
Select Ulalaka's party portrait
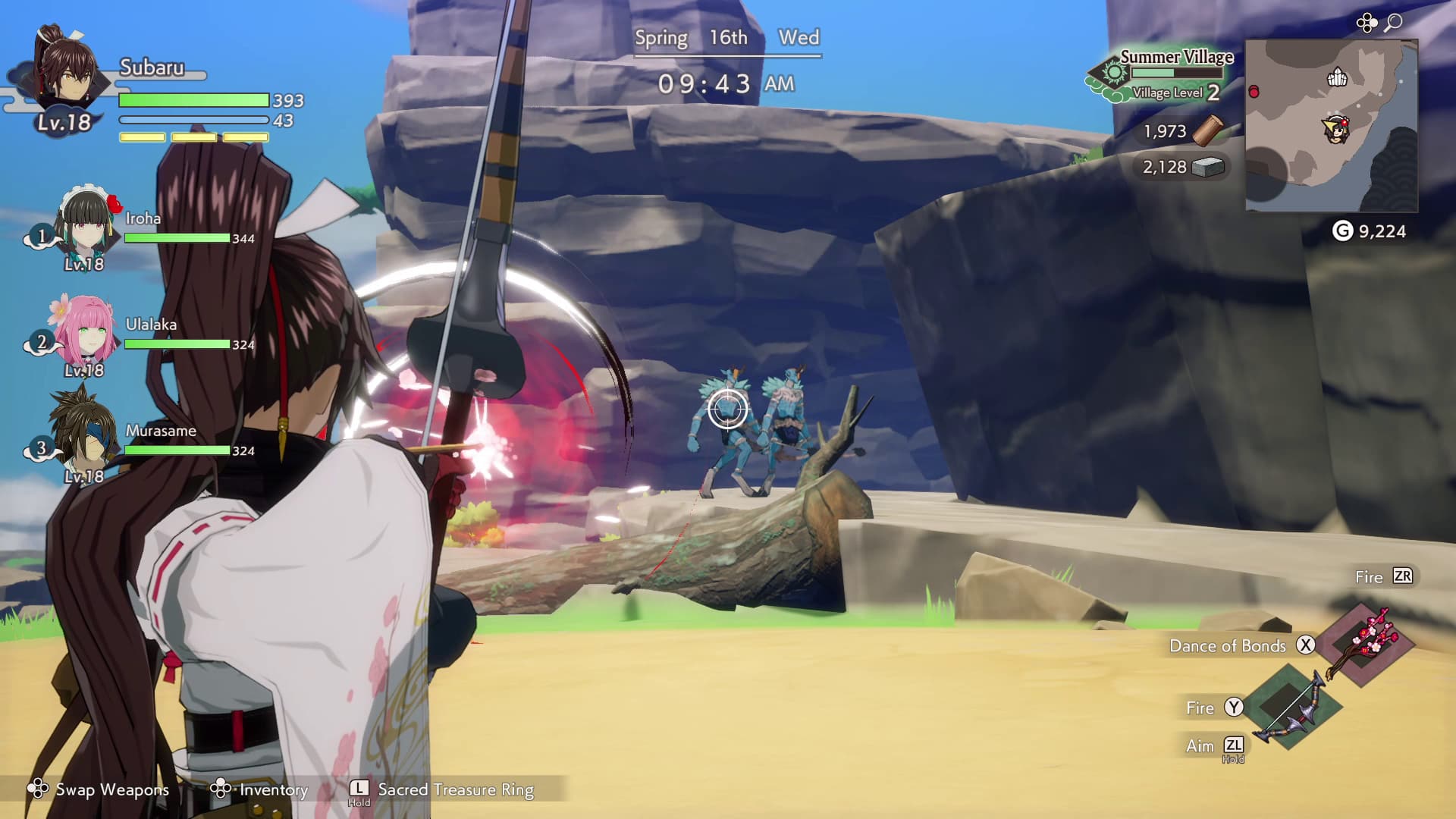coord(83,332)
